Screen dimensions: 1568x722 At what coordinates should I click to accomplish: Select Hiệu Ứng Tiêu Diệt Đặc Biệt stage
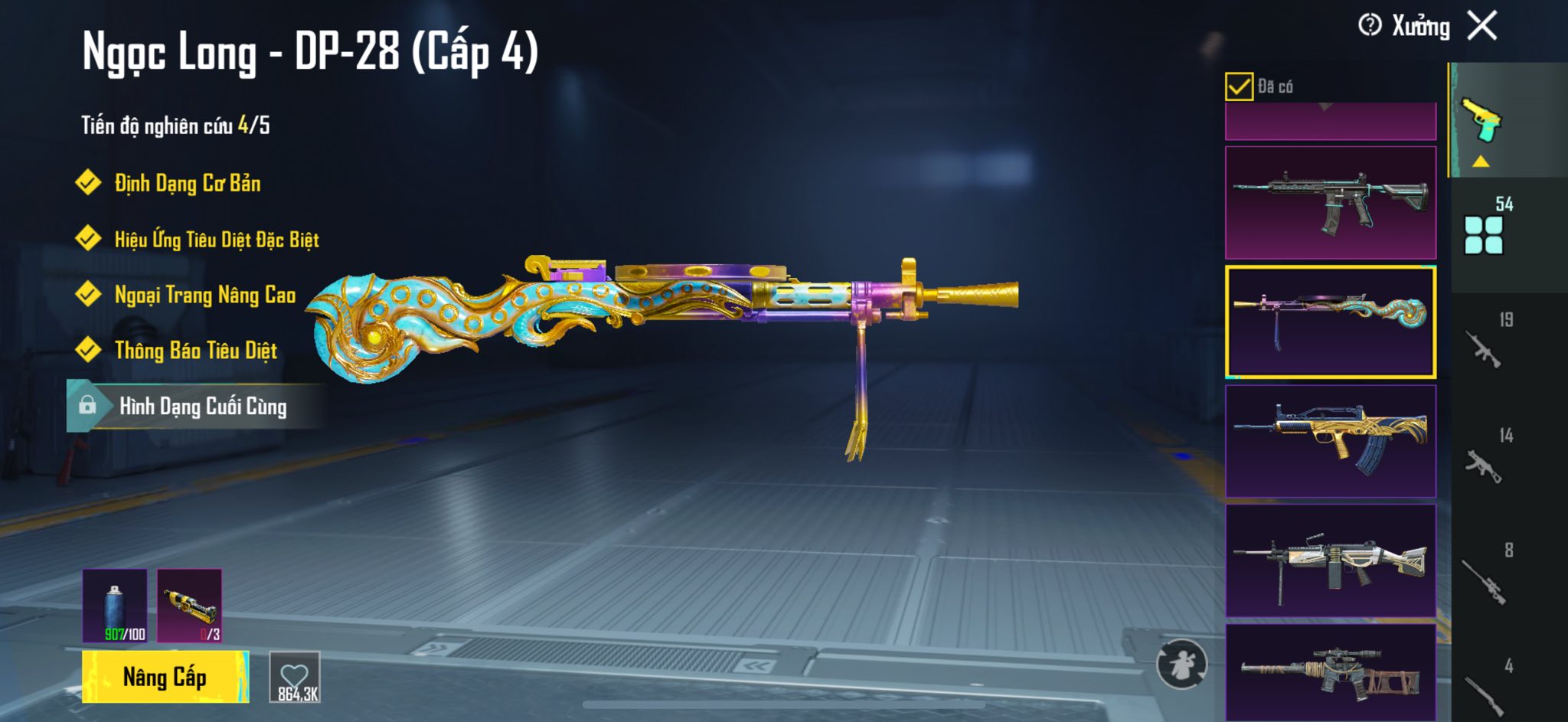216,240
